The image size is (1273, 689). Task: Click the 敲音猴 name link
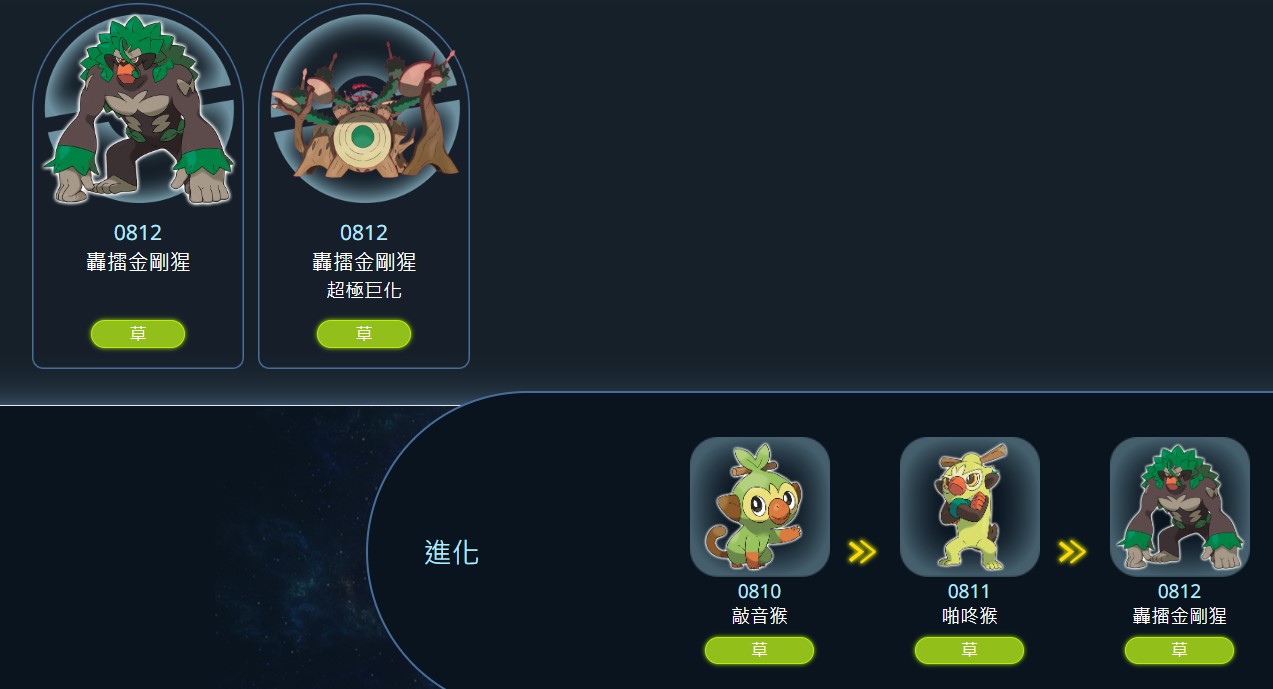760,616
